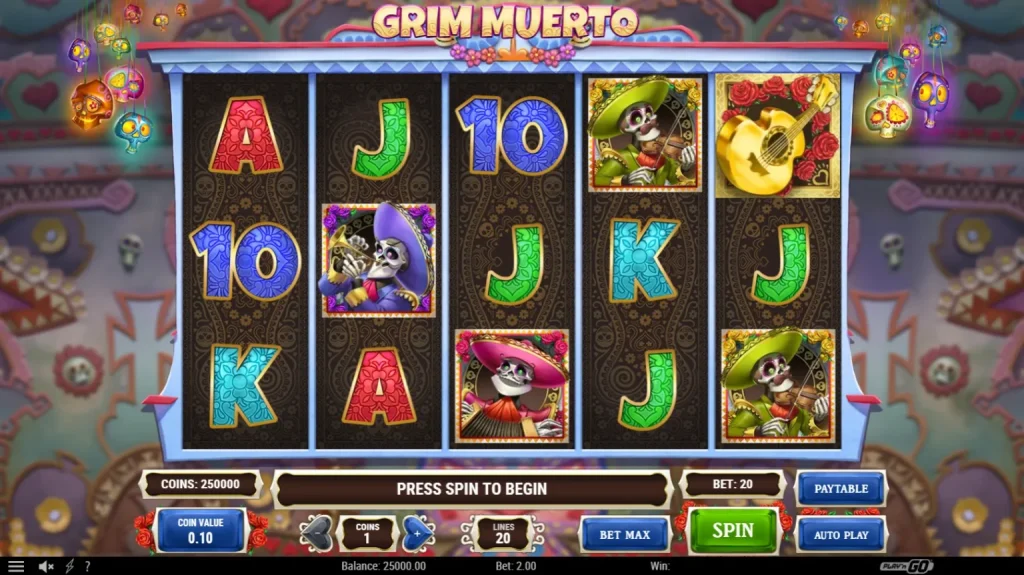Set the wager with Bet Max
The width and height of the screenshot is (1024, 575).
click(x=625, y=535)
